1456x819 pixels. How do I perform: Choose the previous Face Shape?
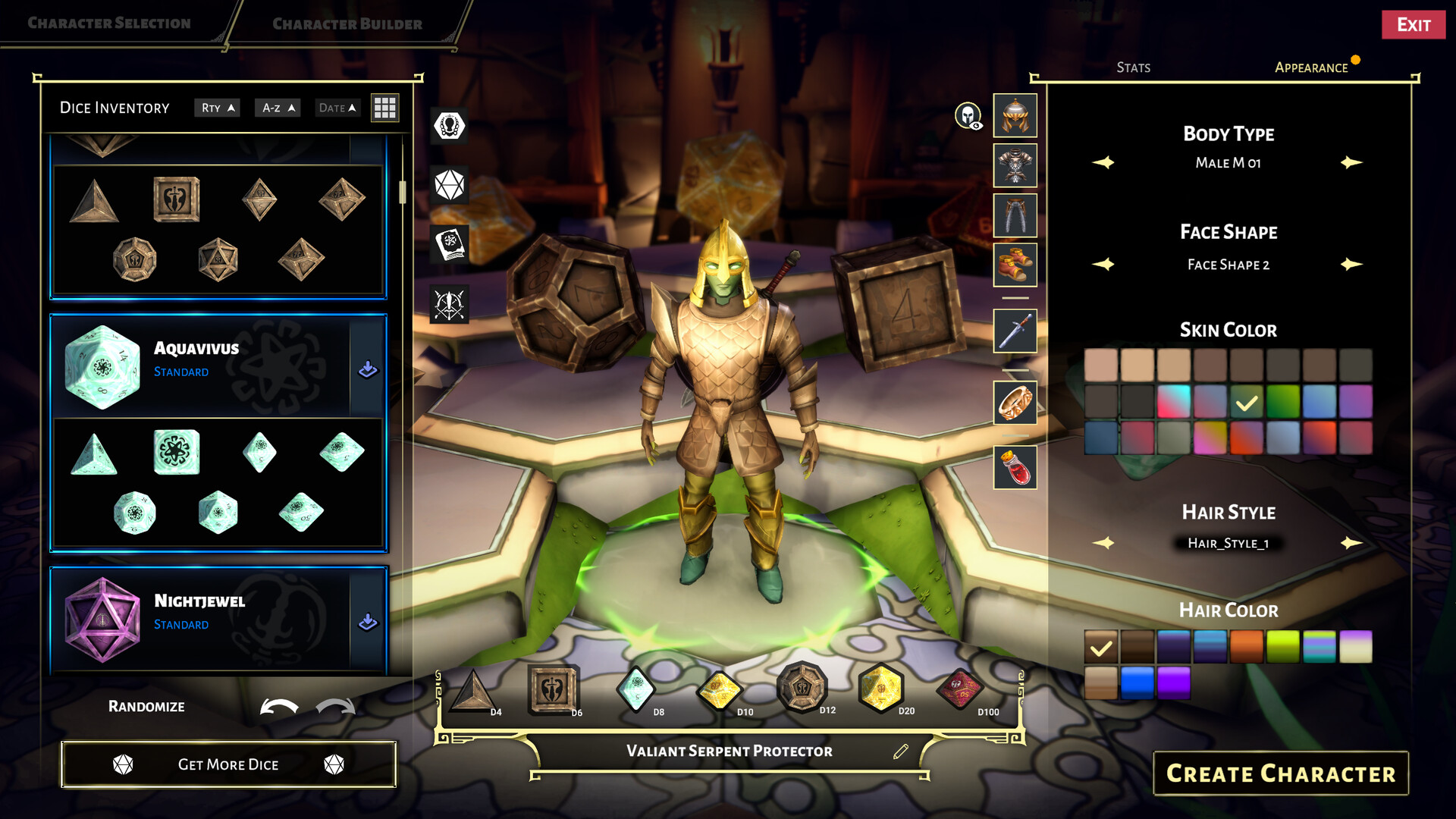pyautogui.click(x=1103, y=265)
